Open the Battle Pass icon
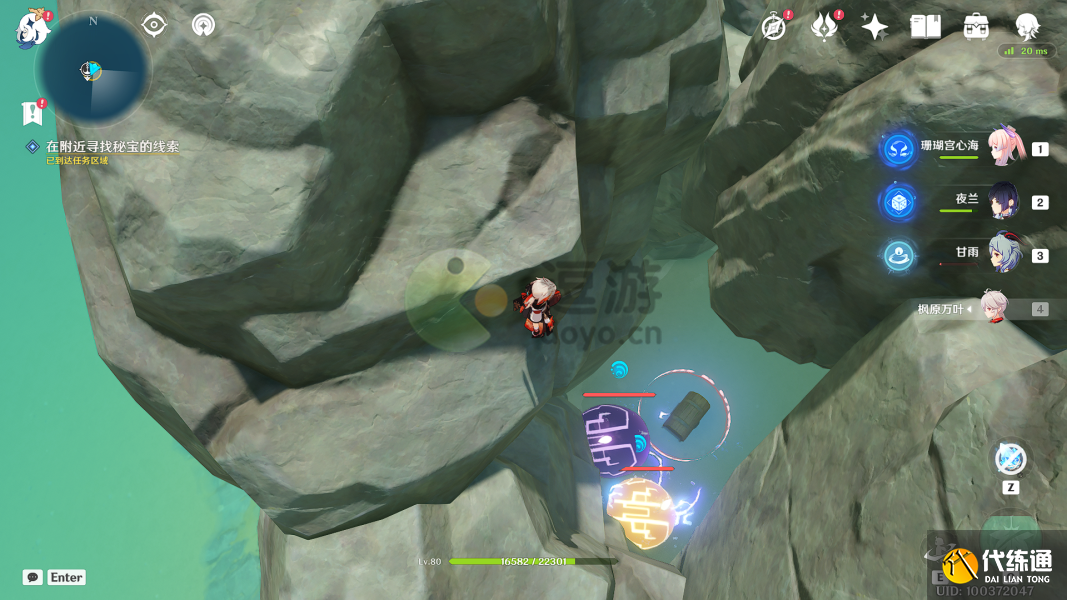 pos(824,27)
